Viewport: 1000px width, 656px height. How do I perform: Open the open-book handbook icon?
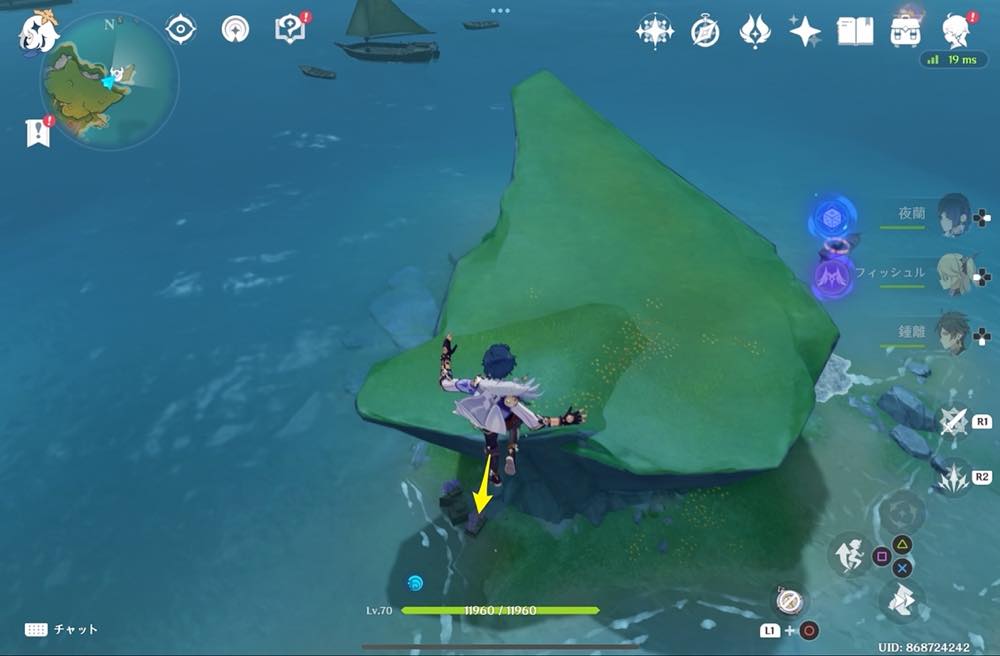coord(854,32)
